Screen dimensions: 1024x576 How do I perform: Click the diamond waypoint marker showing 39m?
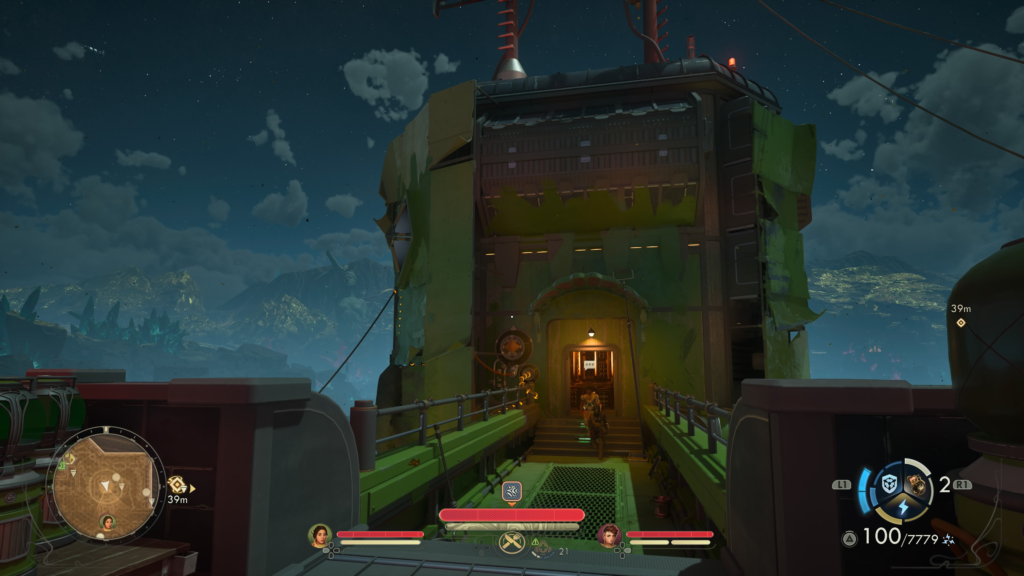tap(961, 323)
